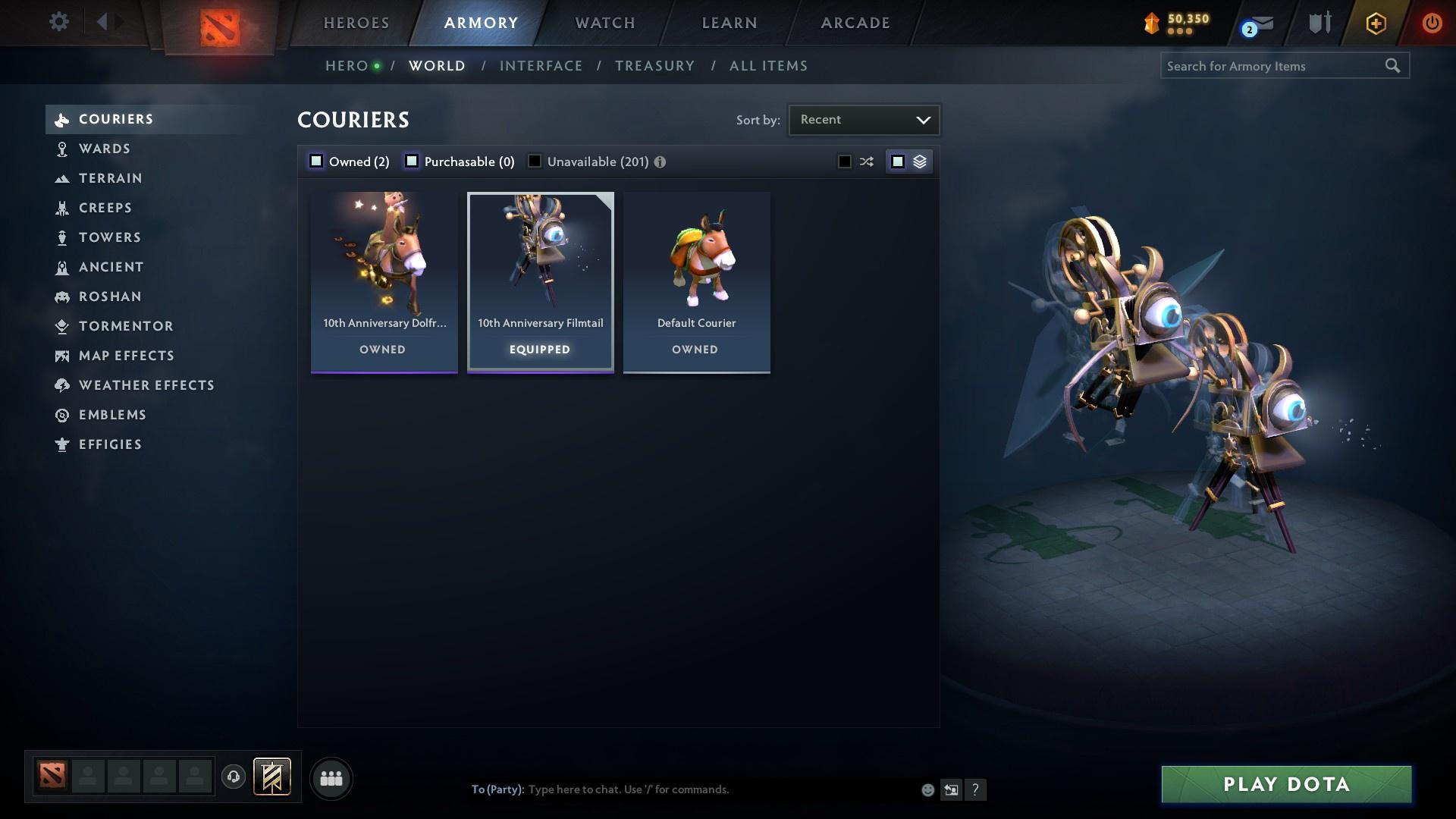Open the Sort by Recent dropdown
This screenshot has width=1456, height=819.
coord(864,119)
